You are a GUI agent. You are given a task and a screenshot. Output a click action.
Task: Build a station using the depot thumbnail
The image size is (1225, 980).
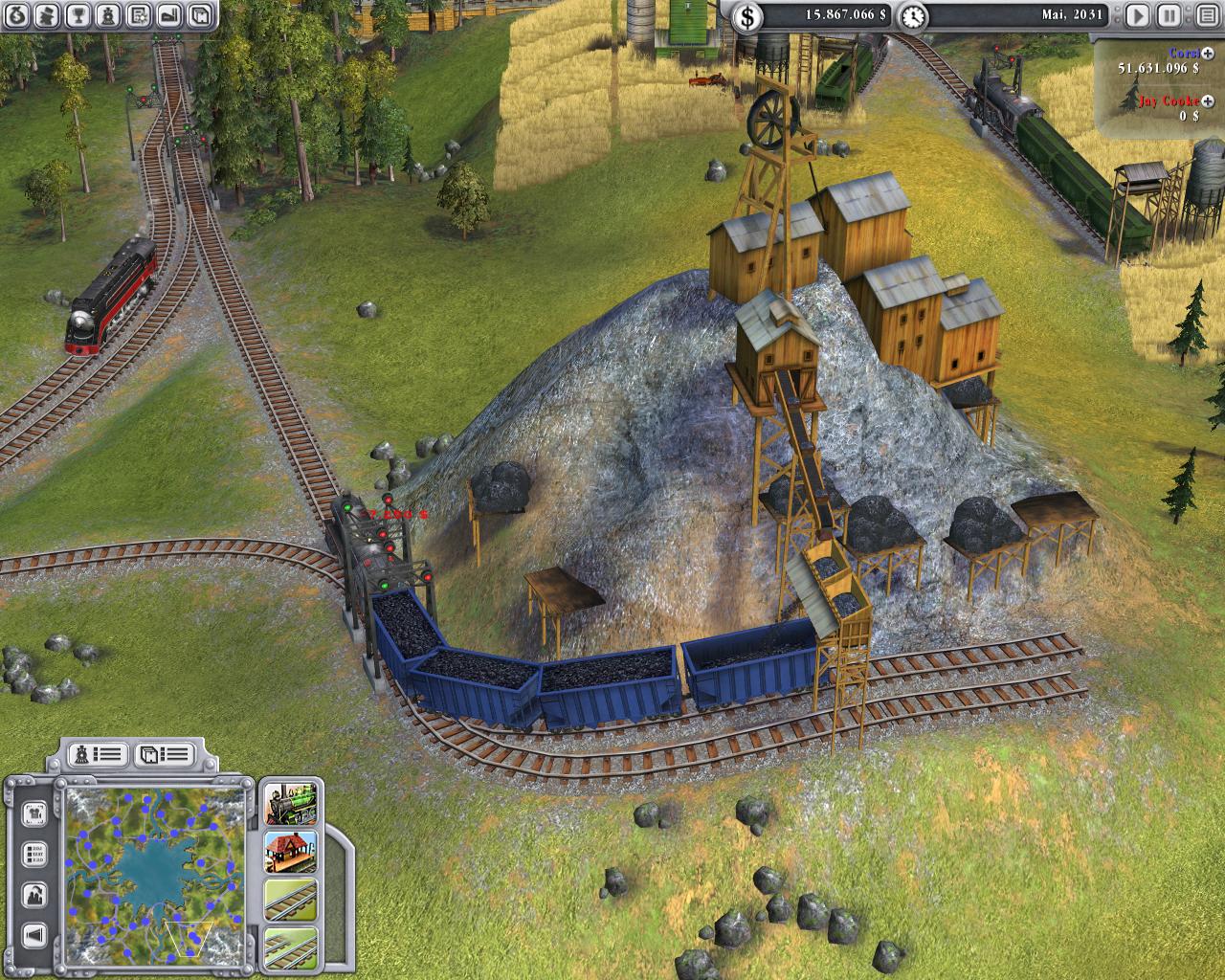pyautogui.click(x=291, y=852)
